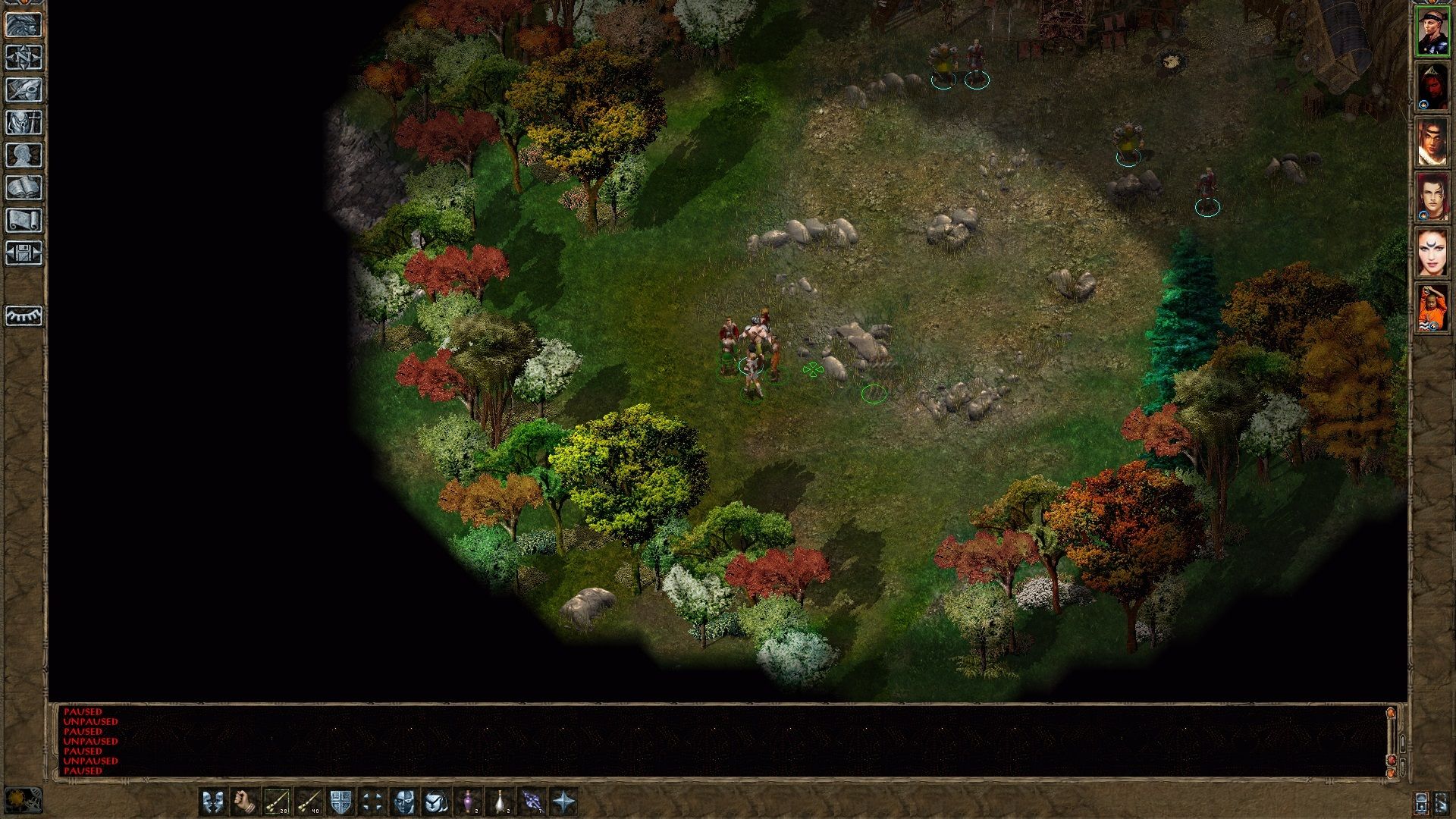Open the priest scroll screen
Image resolution: width=1456 pixels, height=819 pixels.
click(x=24, y=220)
